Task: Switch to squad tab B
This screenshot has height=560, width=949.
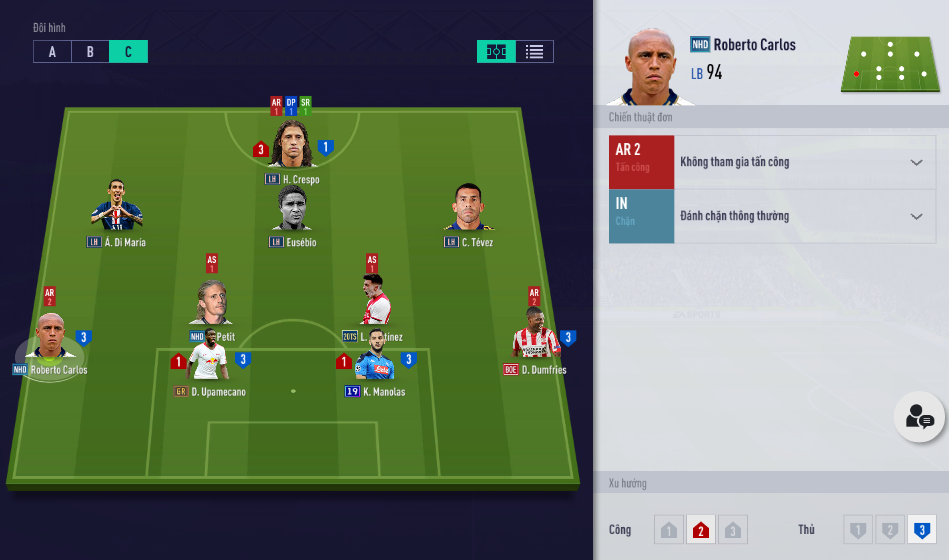Action: (x=90, y=52)
